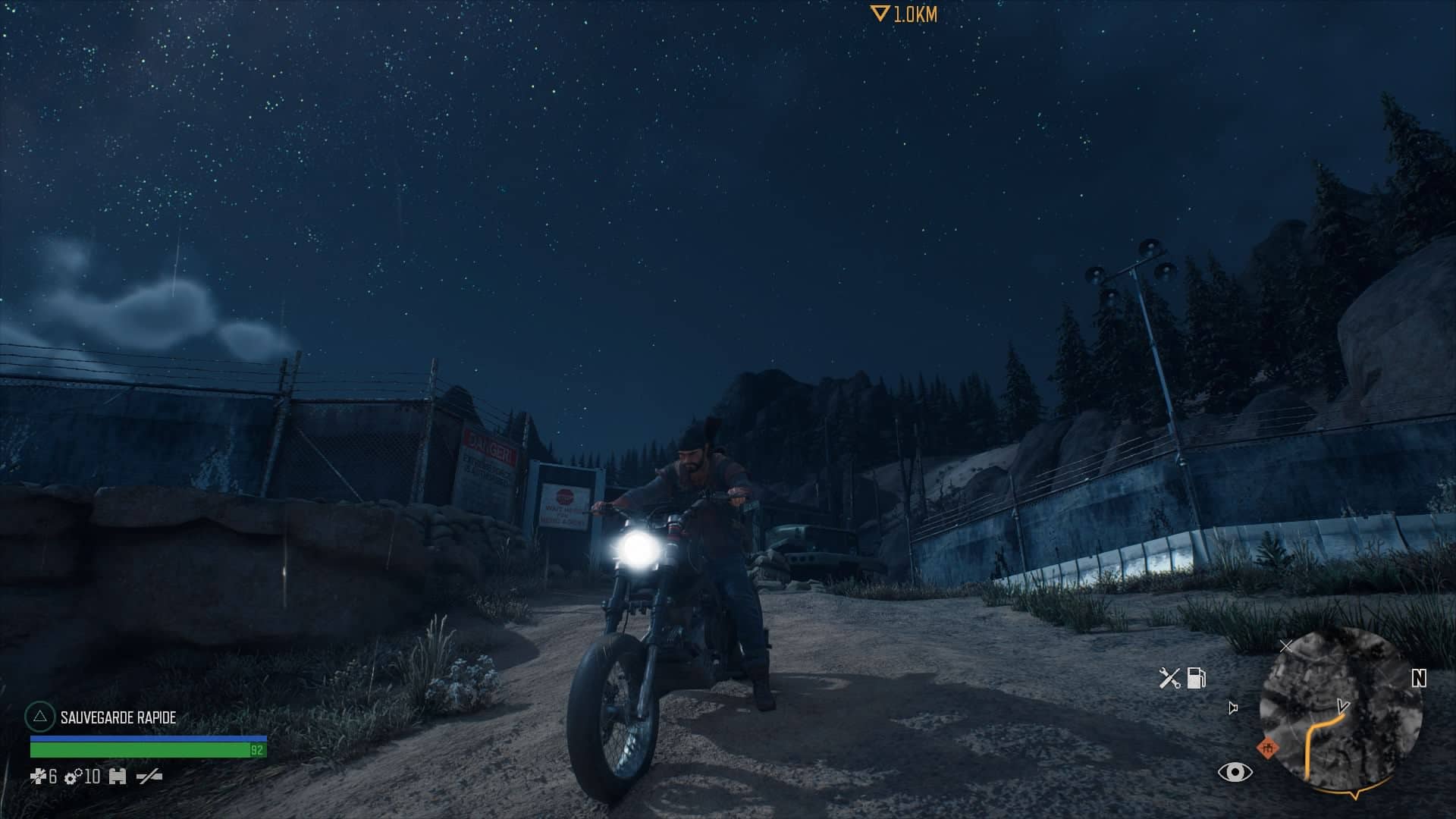The width and height of the screenshot is (1456, 819).
Task: Click the scrap gears icon
Action: click(74, 777)
